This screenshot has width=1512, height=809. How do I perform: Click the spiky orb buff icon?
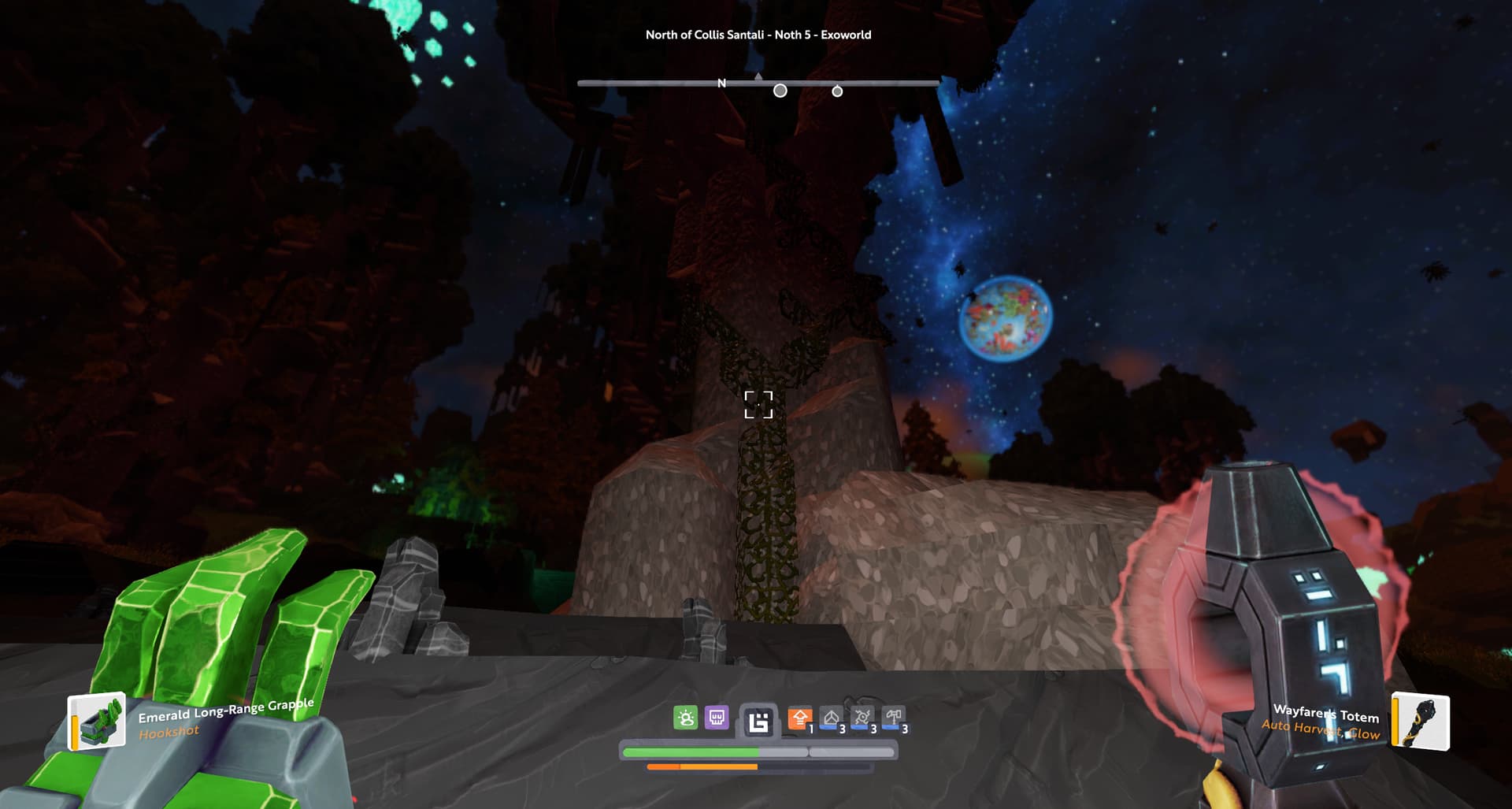tap(862, 718)
